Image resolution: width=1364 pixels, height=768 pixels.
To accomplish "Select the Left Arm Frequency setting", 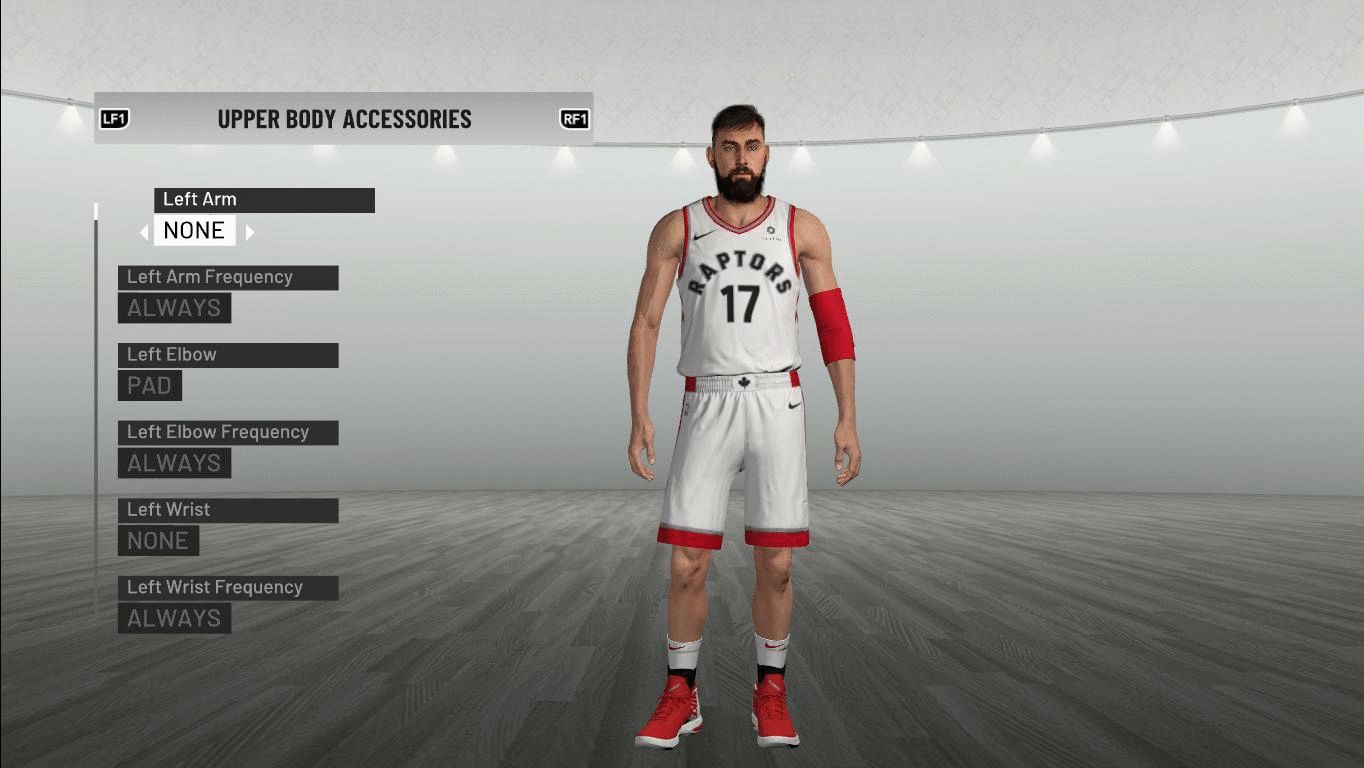I will [228, 278].
